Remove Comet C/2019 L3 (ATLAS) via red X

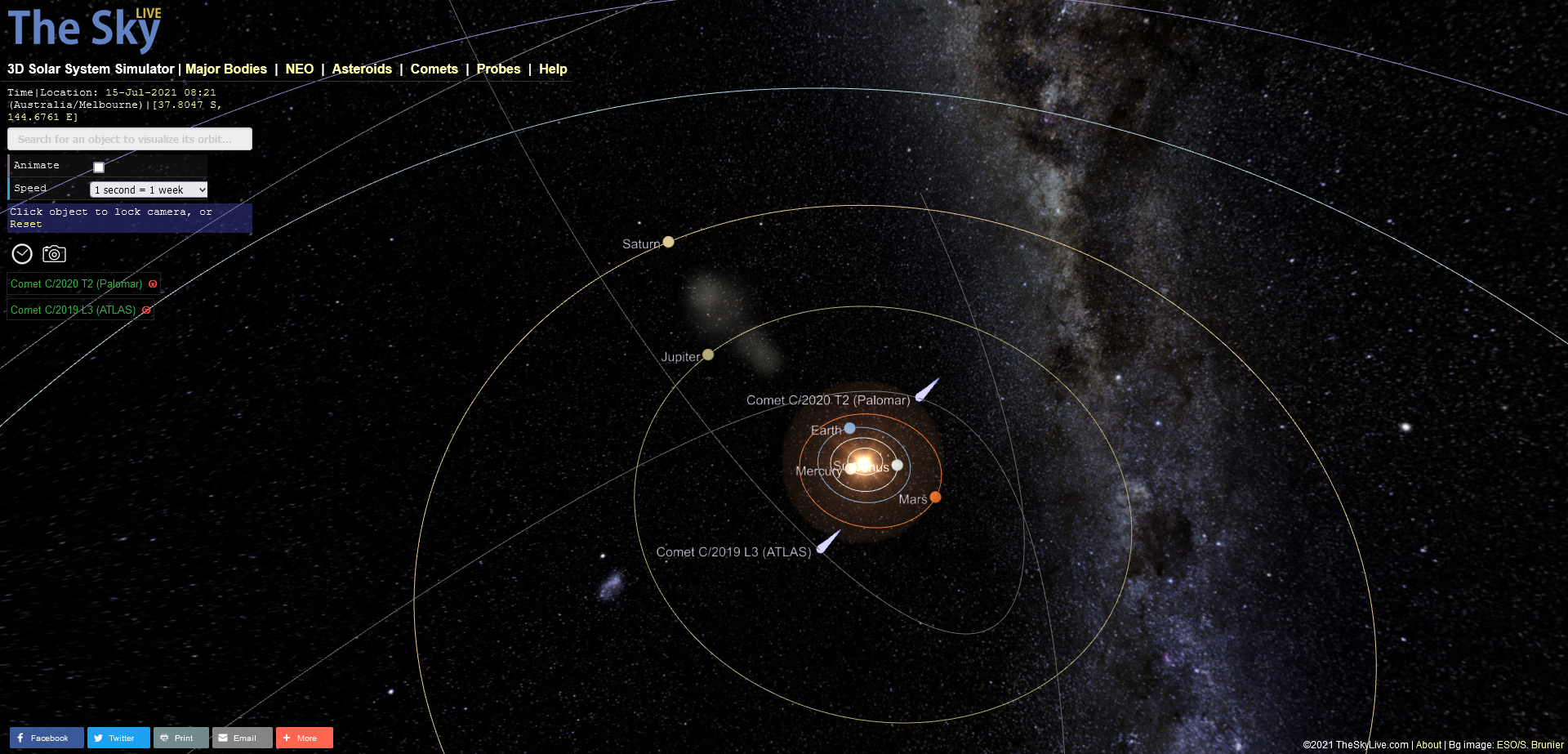146,310
